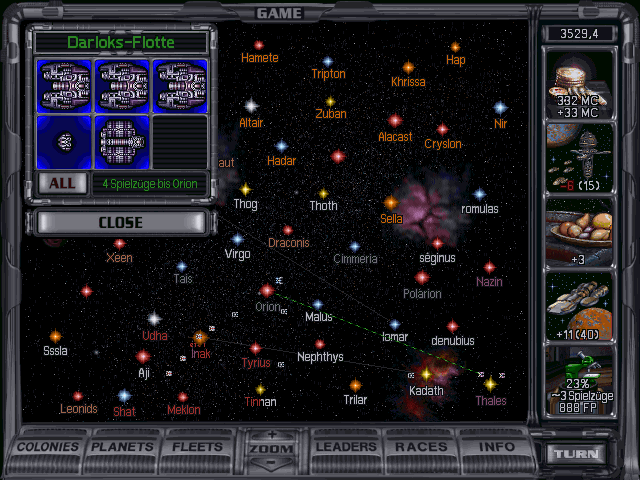Screen dimensions: 640x480
Task: Open the GAME menu at the top
Action: (x=280, y=13)
